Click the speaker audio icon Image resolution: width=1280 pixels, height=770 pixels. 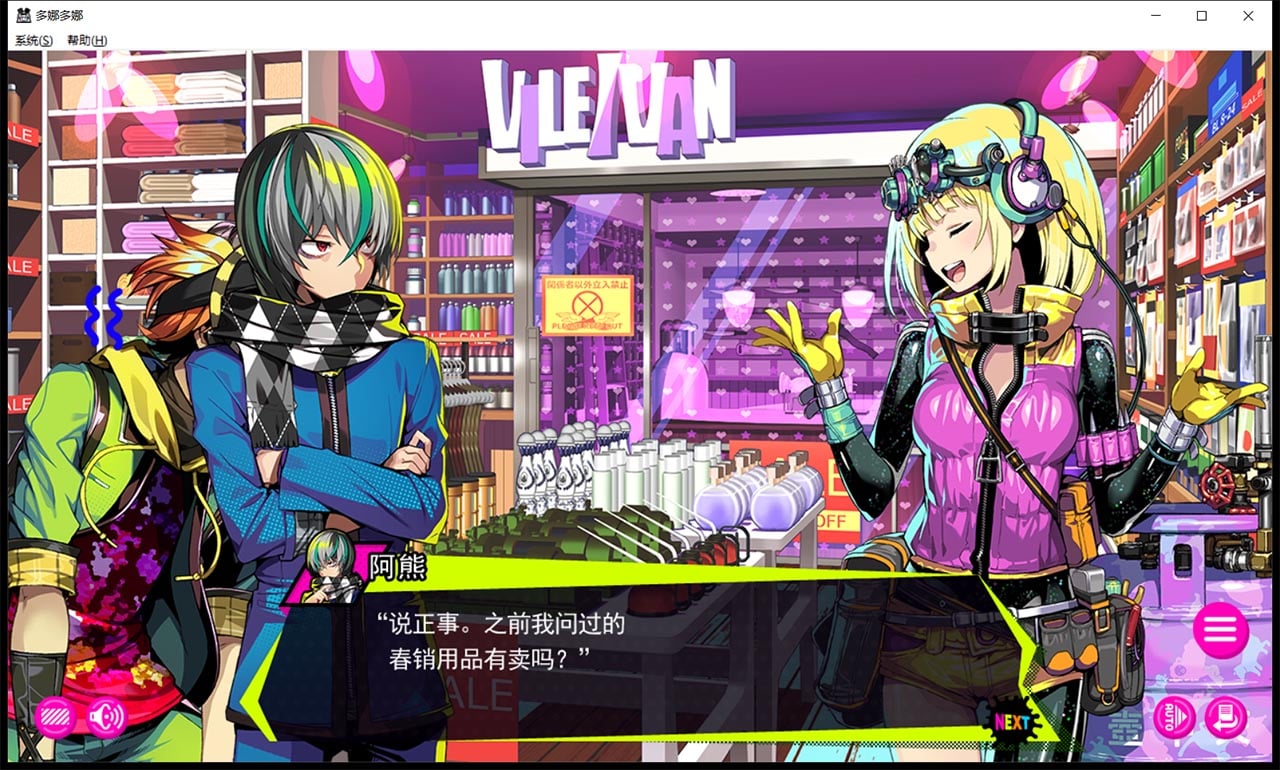(105, 718)
